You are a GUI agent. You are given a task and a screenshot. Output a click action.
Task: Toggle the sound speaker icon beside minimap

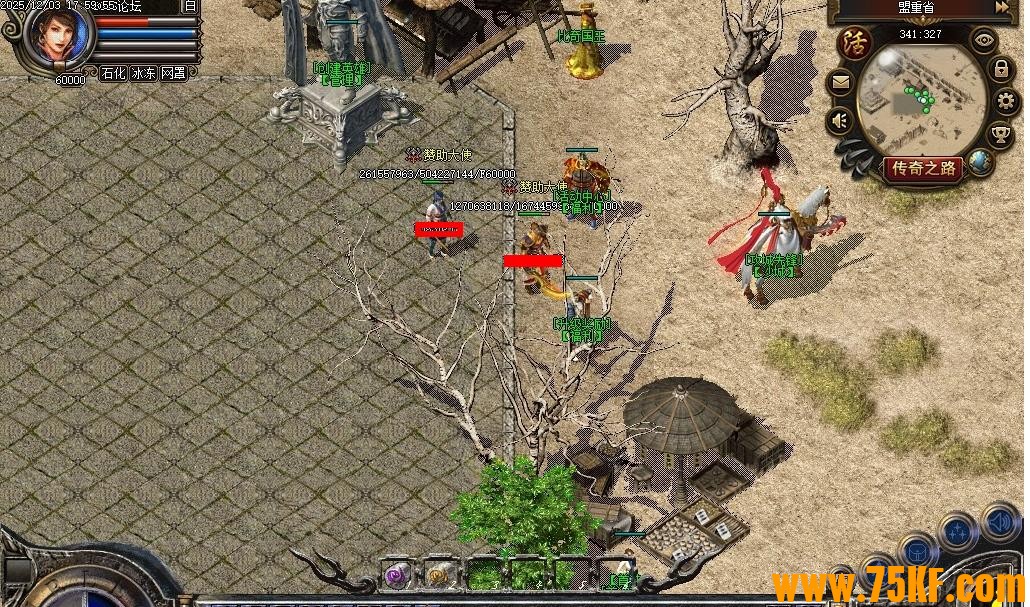(x=841, y=122)
